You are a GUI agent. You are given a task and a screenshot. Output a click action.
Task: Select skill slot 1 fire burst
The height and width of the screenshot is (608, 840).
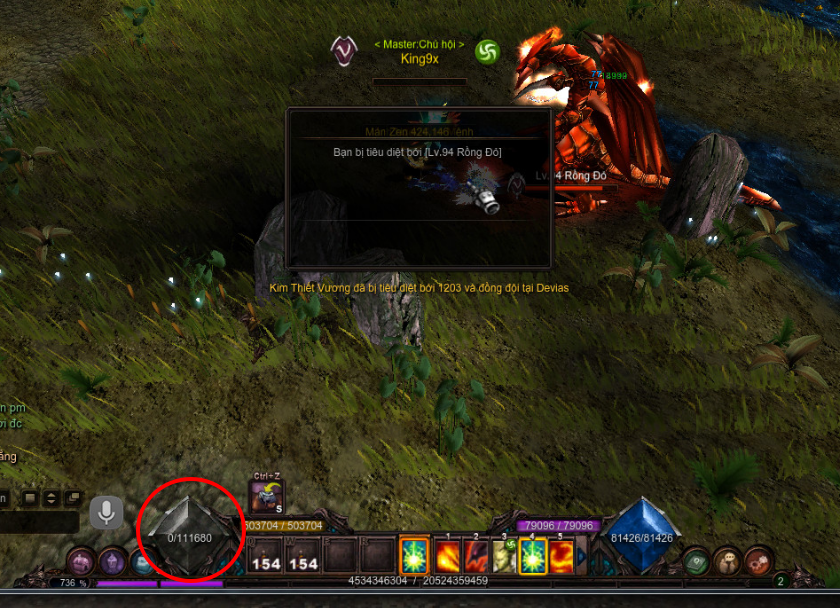pos(448,556)
